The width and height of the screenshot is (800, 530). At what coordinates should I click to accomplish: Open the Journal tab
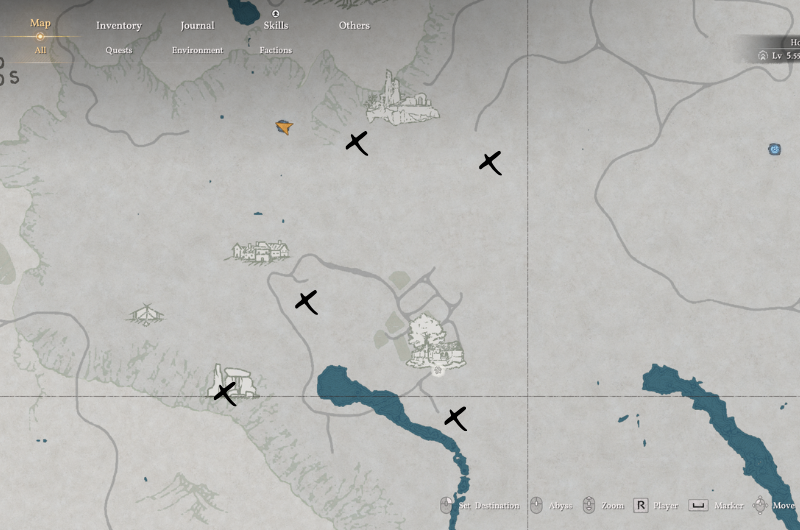point(197,25)
